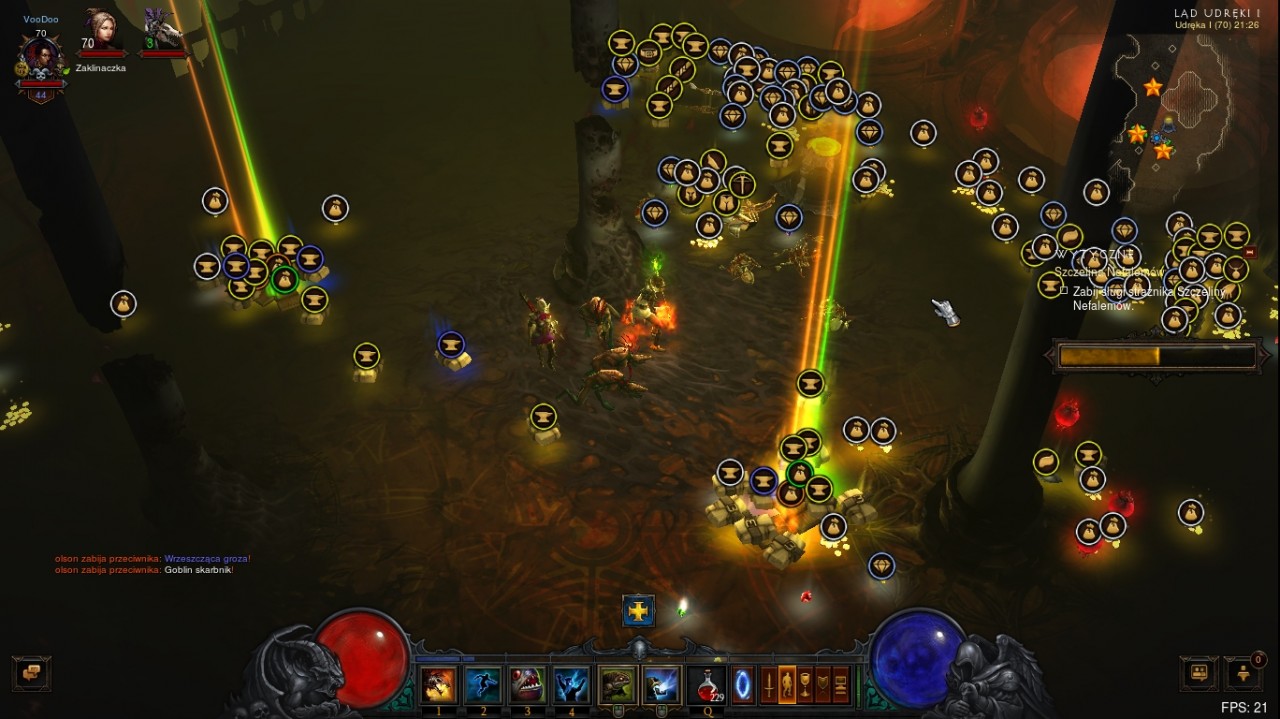Screen dimensions: 1280x719
Task: Use the blue running spirit skill
Action: (482, 684)
